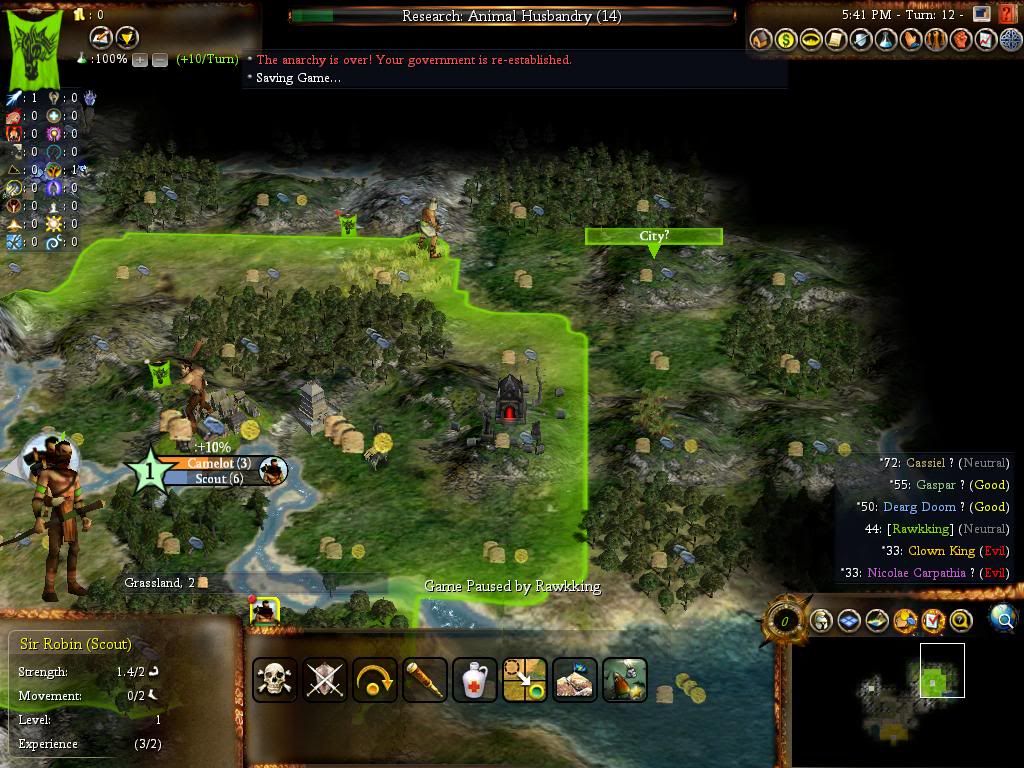The height and width of the screenshot is (768, 1024).
Task: Heal unit with the red cross jug
Action: click(x=474, y=680)
